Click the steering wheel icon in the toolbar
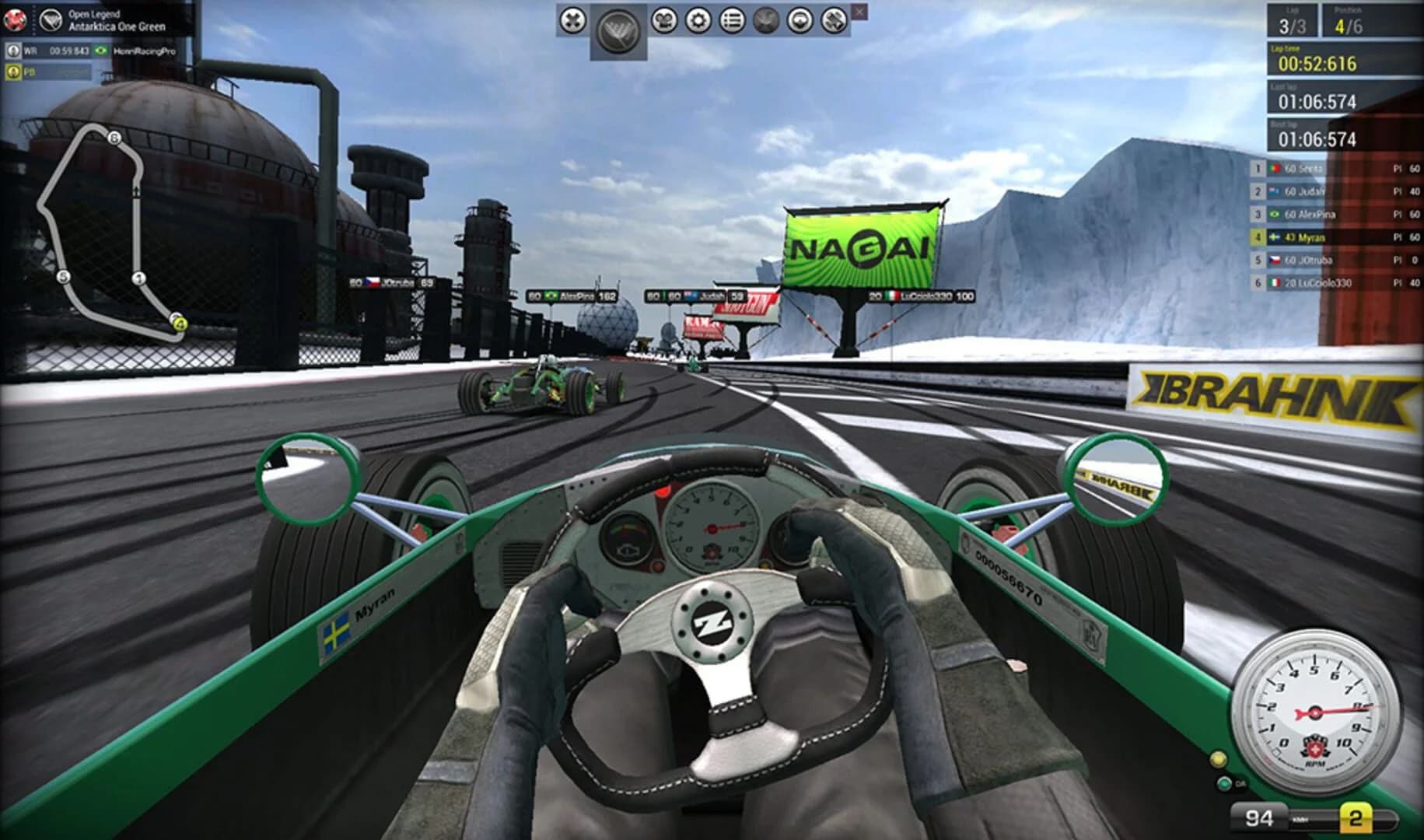1424x840 pixels. pos(799,21)
